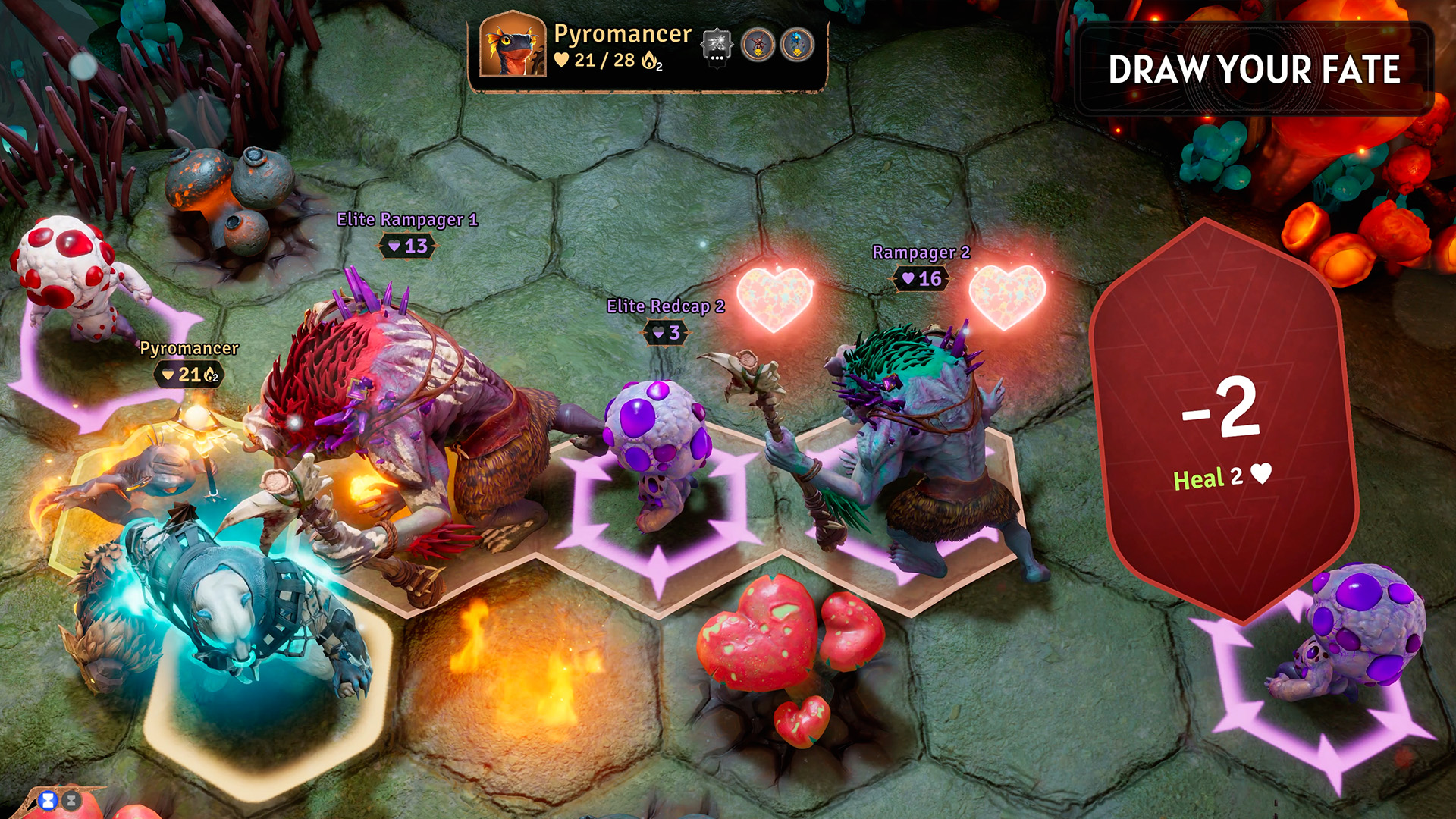Select the Elite Redcap 2 nameplate
This screenshot has width=1456, height=819.
tap(665, 306)
